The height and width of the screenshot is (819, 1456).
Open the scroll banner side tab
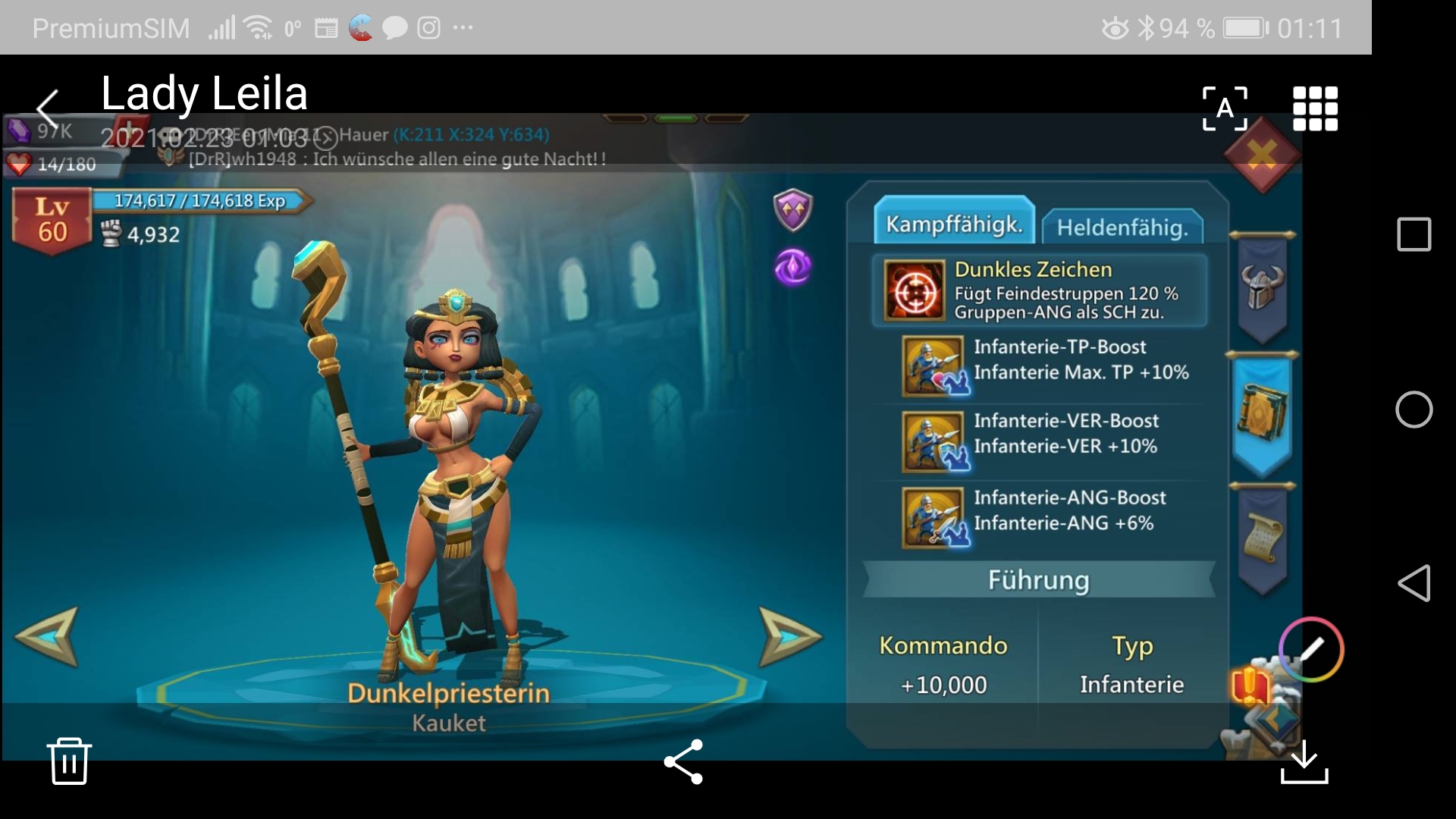(1262, 540)
